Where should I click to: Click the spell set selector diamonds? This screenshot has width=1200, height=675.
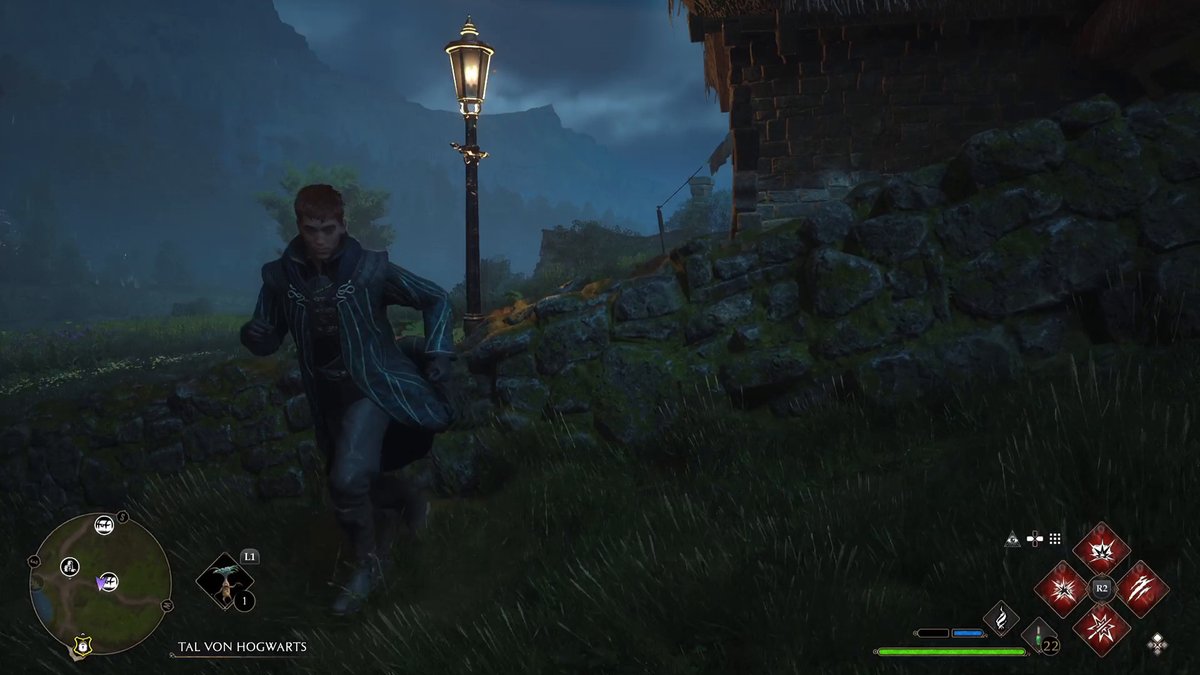tap(1157, 642)
